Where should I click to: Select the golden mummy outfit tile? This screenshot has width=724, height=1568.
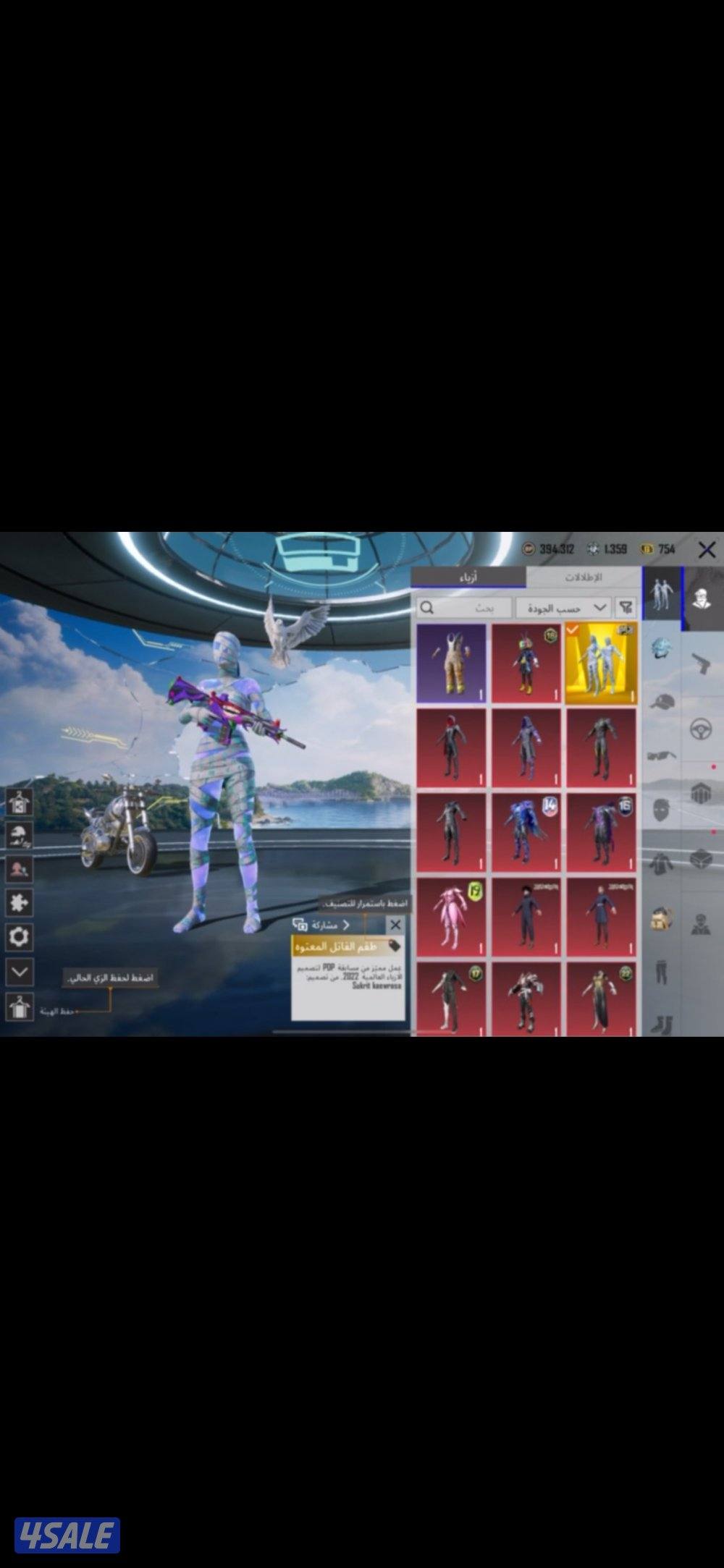pos(601,663)
